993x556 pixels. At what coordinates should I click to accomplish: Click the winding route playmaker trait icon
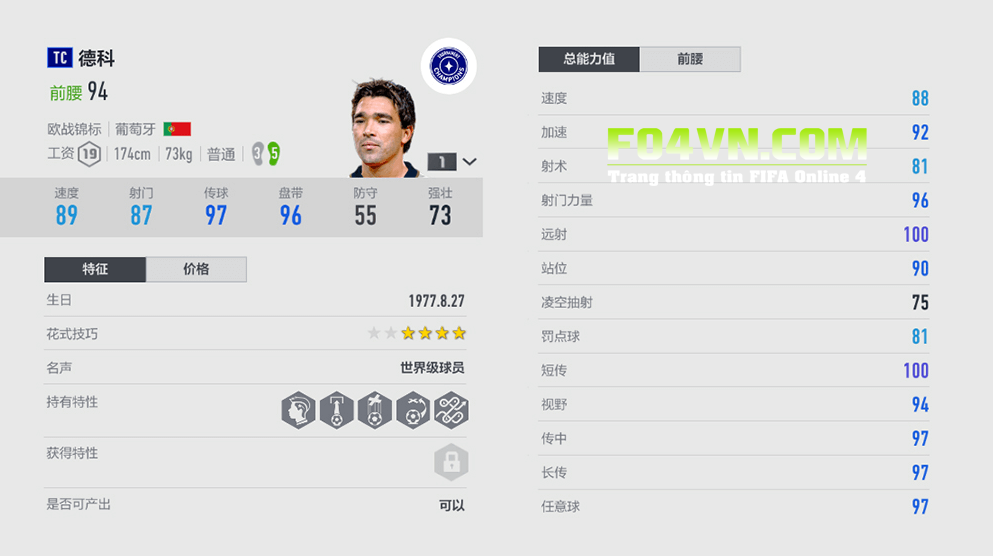pos(451,410)
